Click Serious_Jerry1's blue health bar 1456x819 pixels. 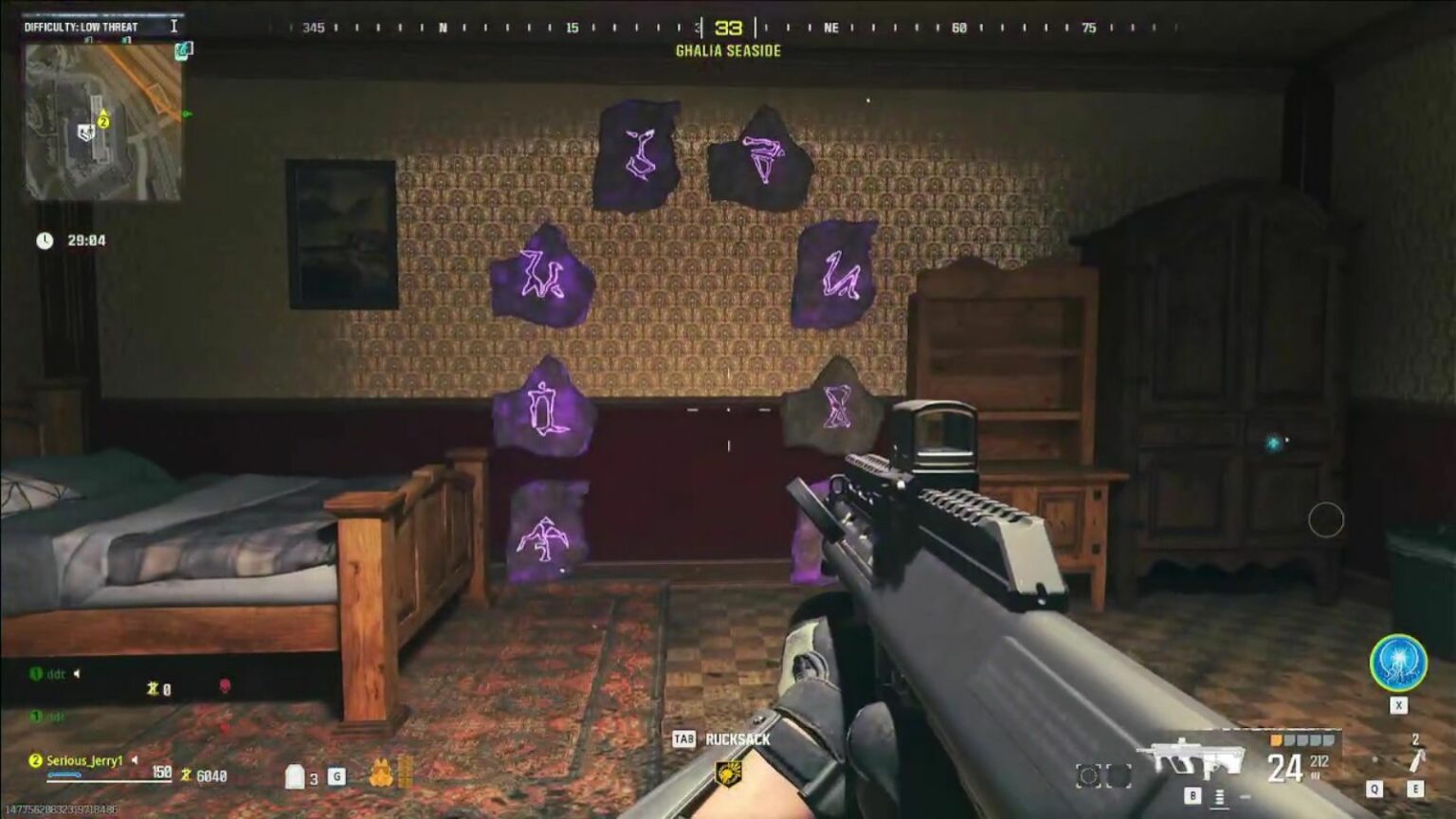pos(62,774)
